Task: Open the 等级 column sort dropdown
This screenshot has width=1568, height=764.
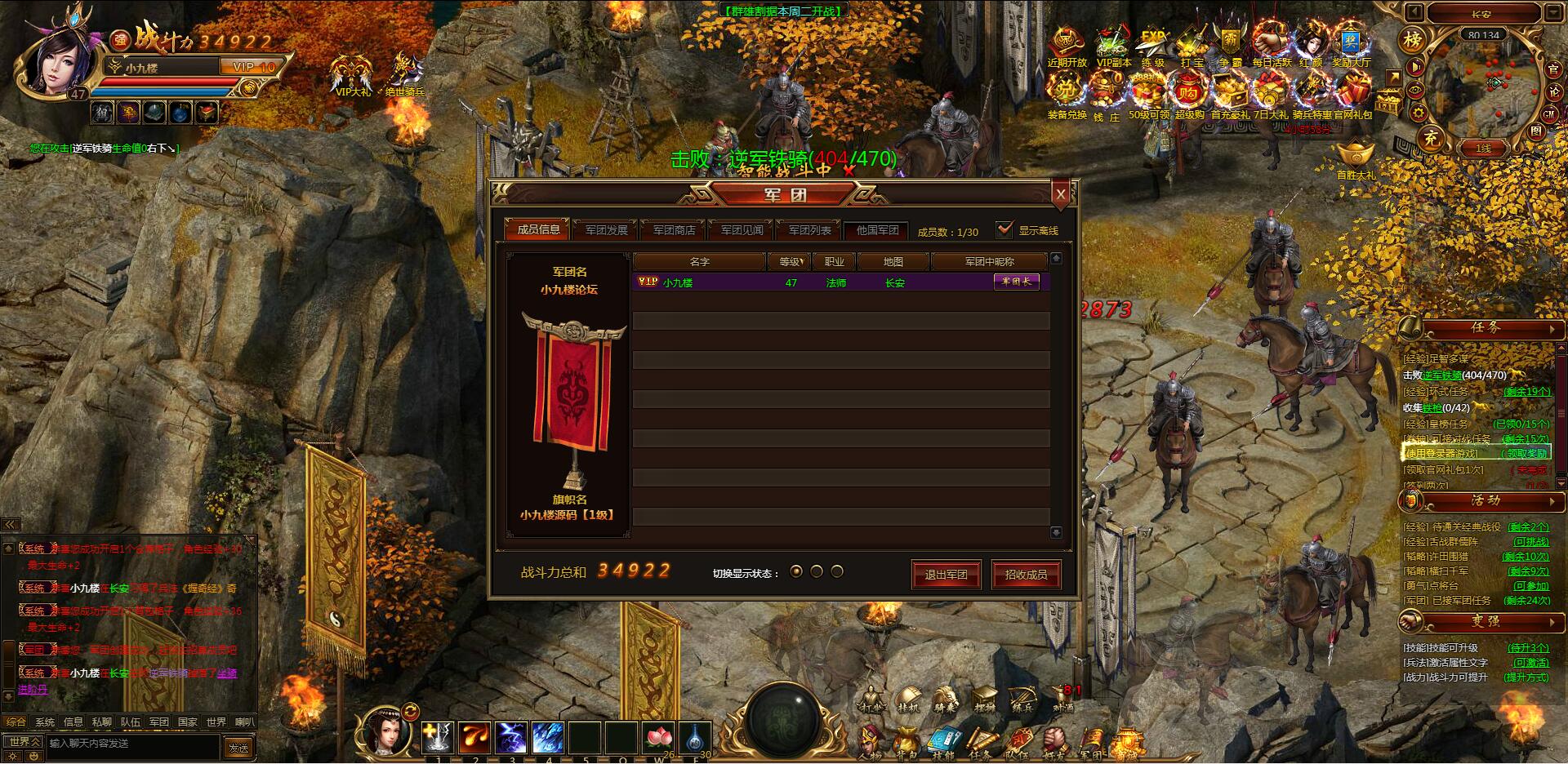Action: point(790,261)
